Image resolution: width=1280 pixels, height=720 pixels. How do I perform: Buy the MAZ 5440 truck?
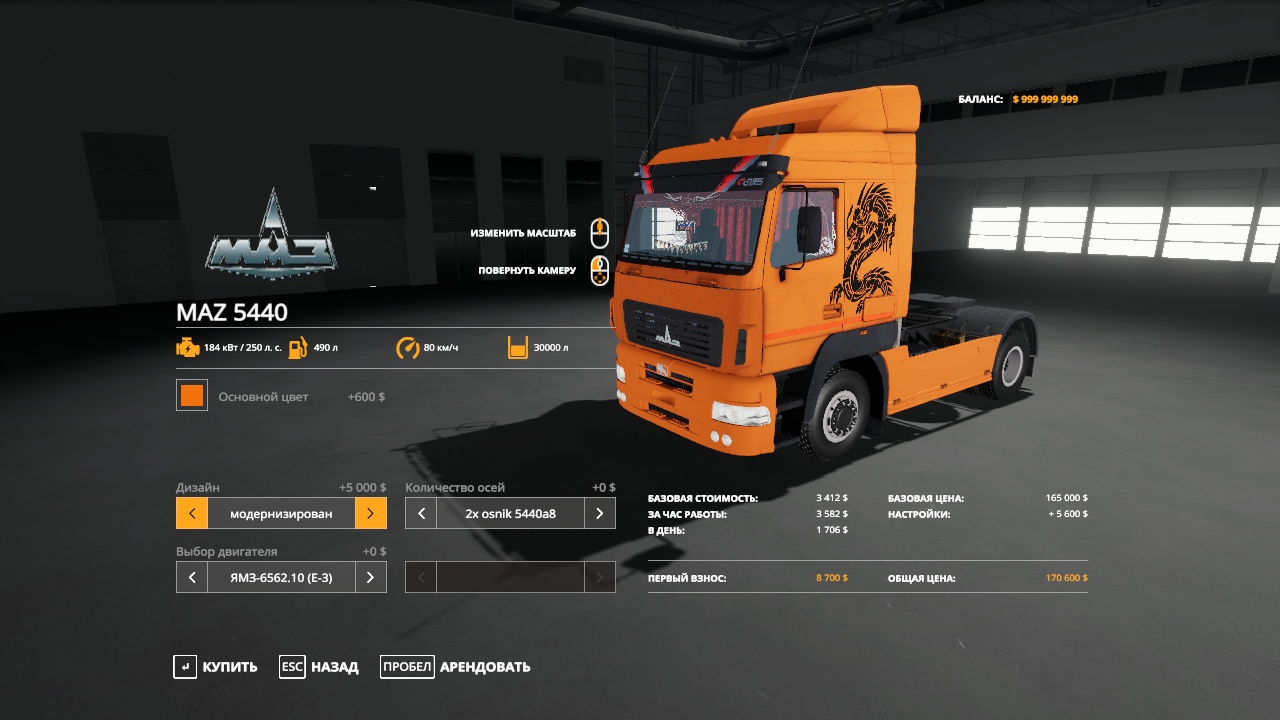click(216, 667)
